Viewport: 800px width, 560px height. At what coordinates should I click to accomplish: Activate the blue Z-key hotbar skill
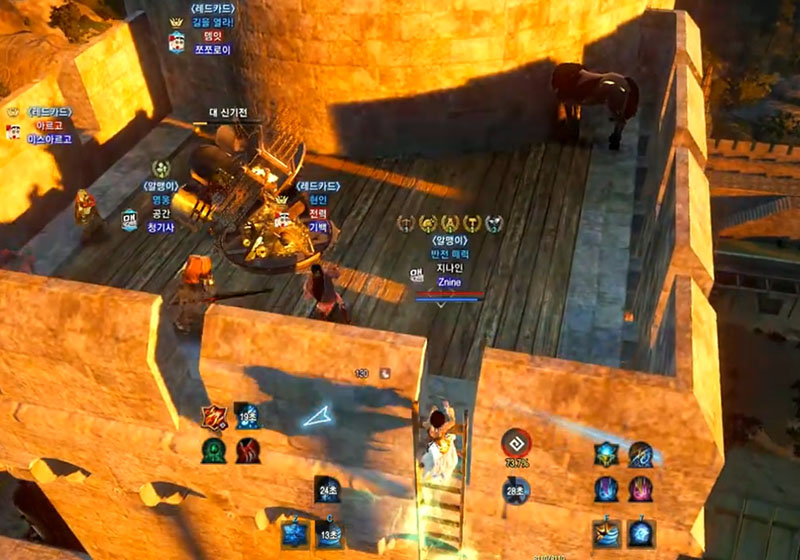[x=293, y=531]
